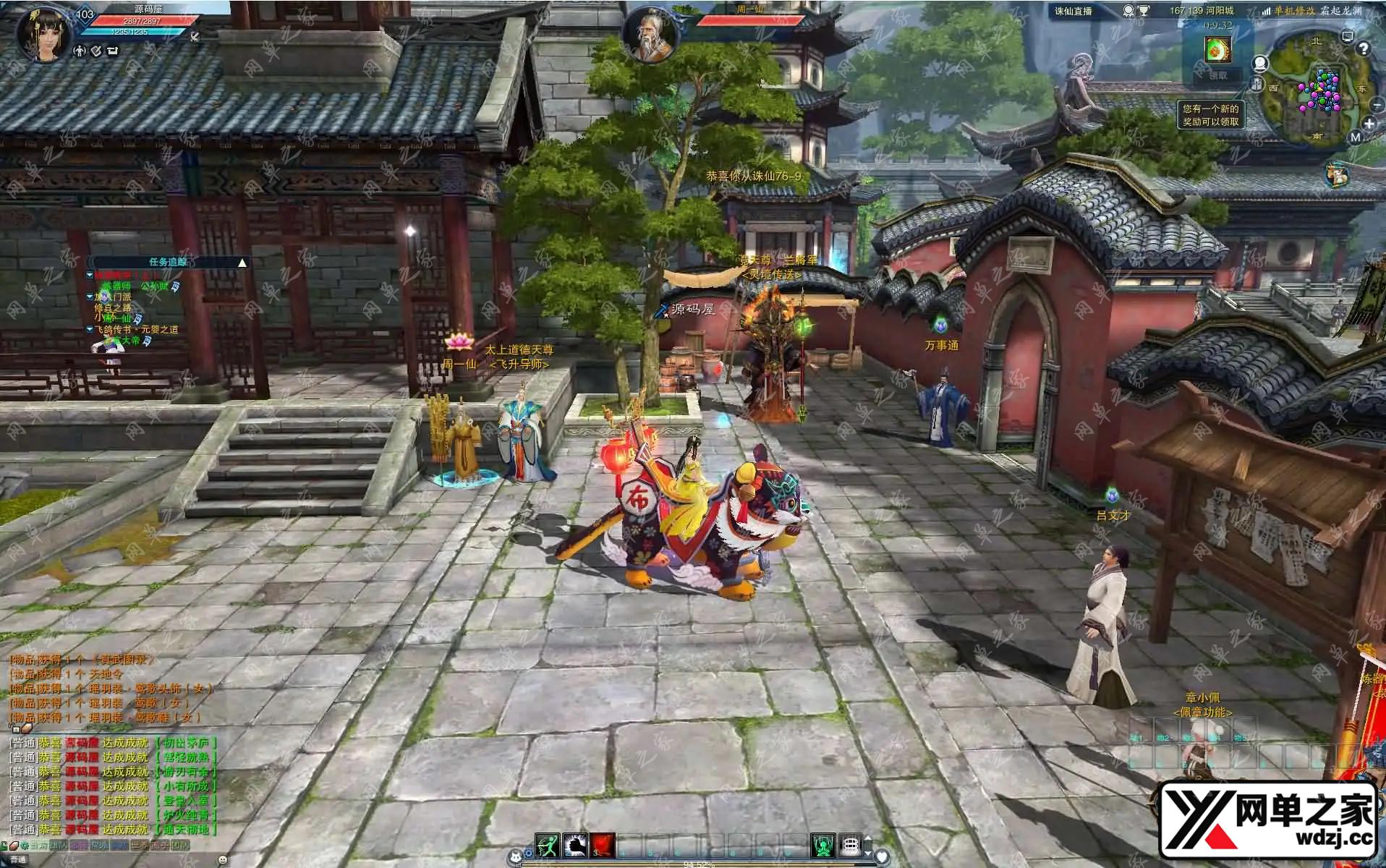Activate the green archer skill

coord(548,844)
